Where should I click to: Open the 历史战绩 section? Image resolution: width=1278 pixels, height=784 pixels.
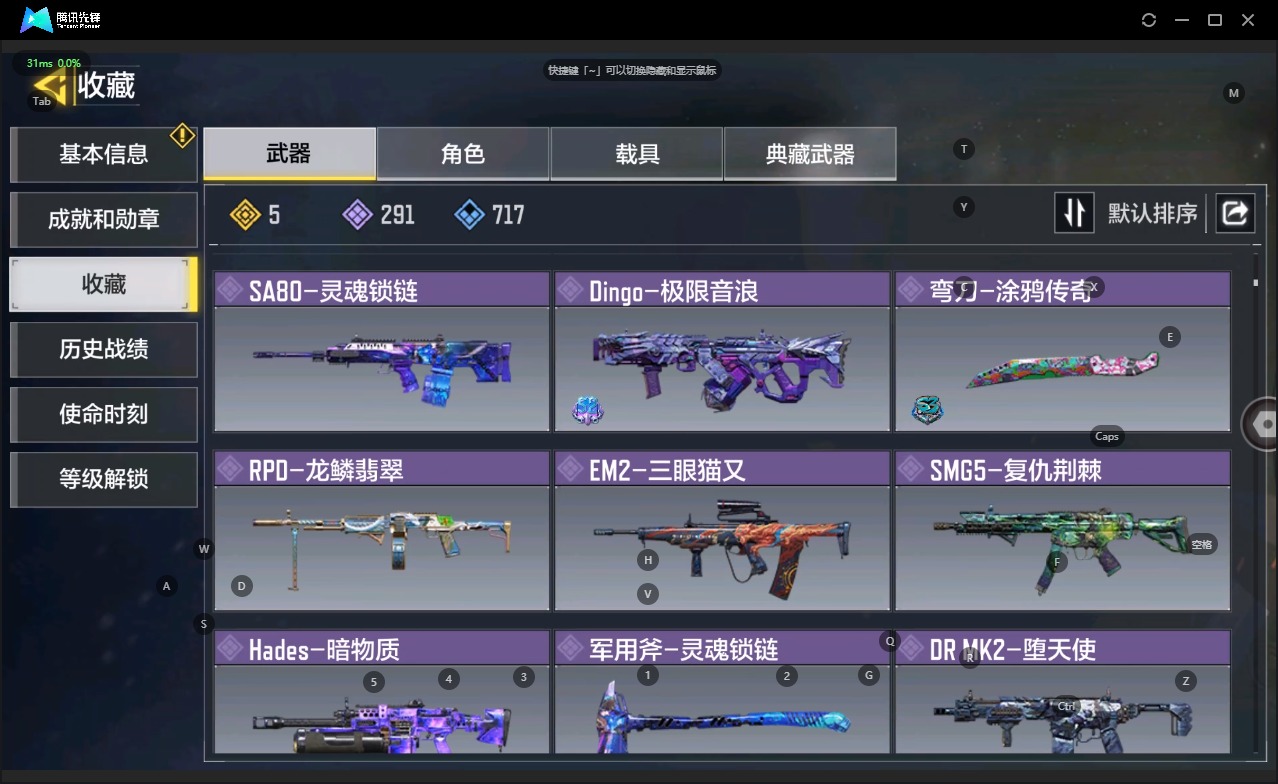pos(103,349)
